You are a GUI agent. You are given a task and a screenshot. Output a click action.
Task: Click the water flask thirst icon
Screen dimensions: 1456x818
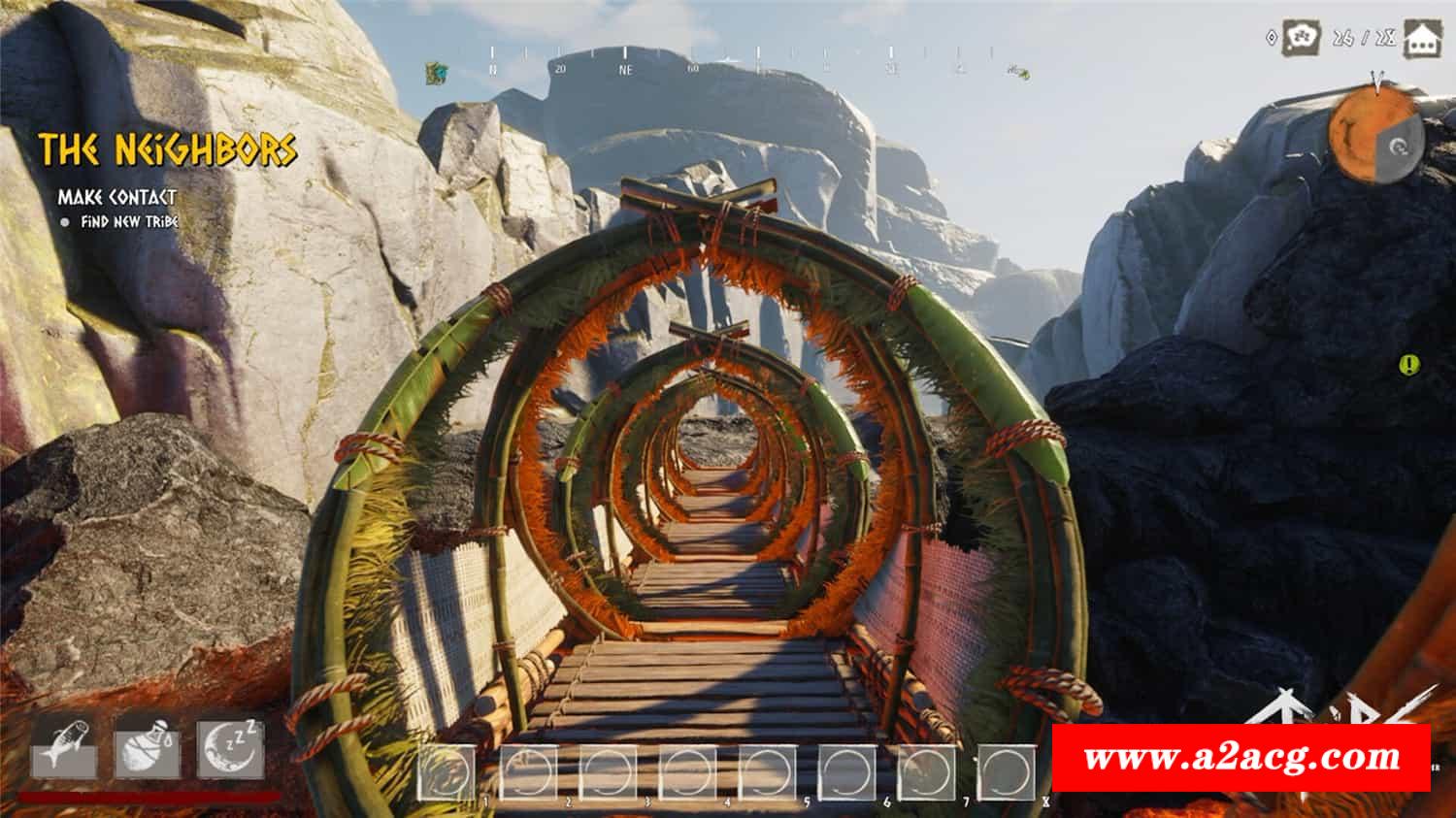(148, 746)
